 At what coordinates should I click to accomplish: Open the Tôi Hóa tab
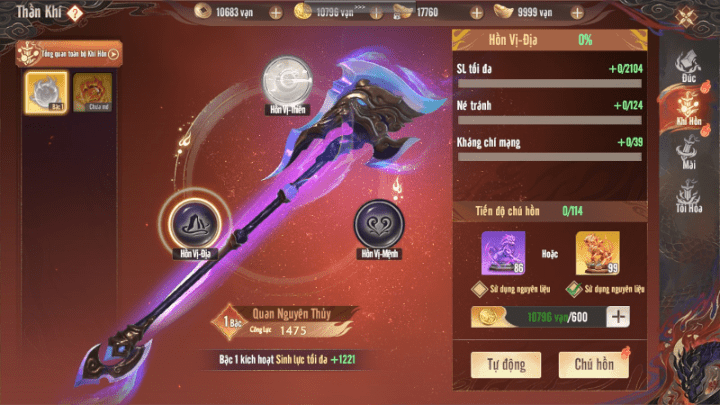click(x=690, y=197)
